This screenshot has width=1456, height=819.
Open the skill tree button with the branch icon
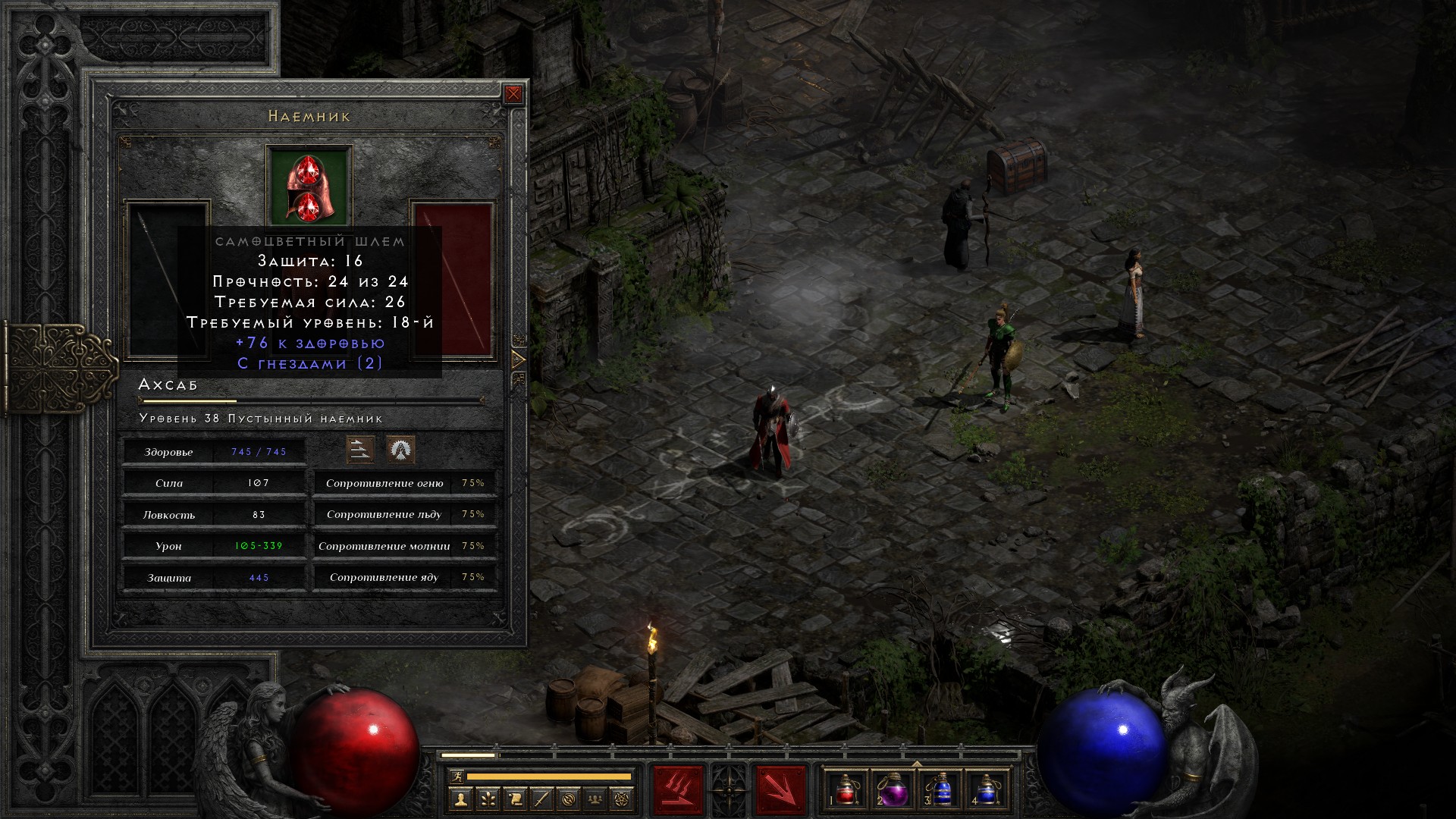[488, 799]
